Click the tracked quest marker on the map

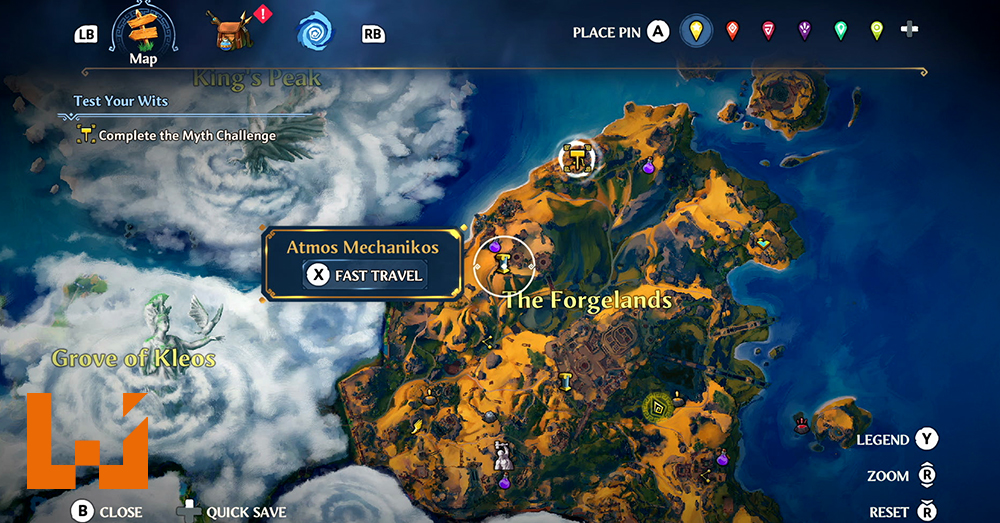tap(577, 157)
